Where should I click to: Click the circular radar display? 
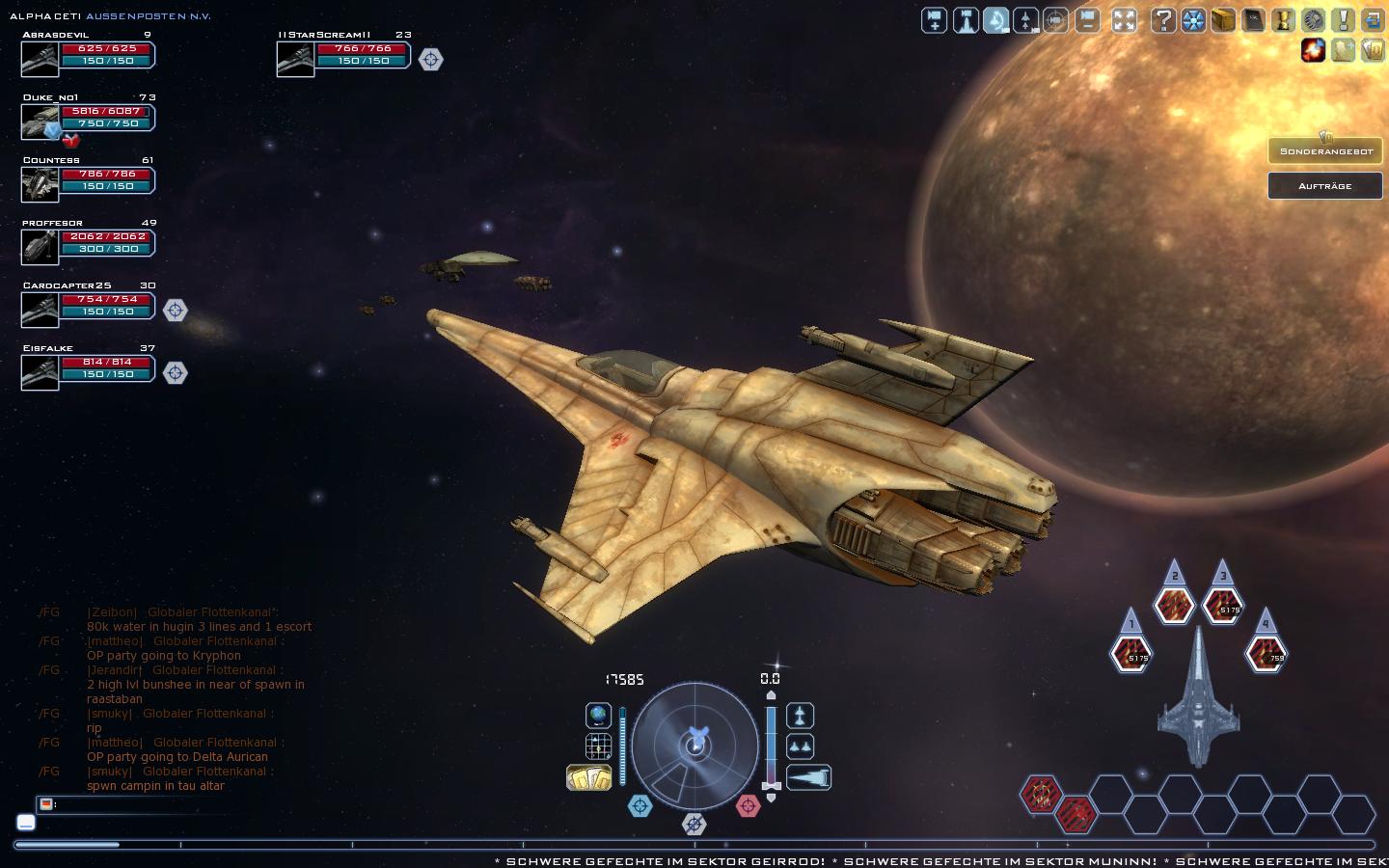click(x=694, y=746)
